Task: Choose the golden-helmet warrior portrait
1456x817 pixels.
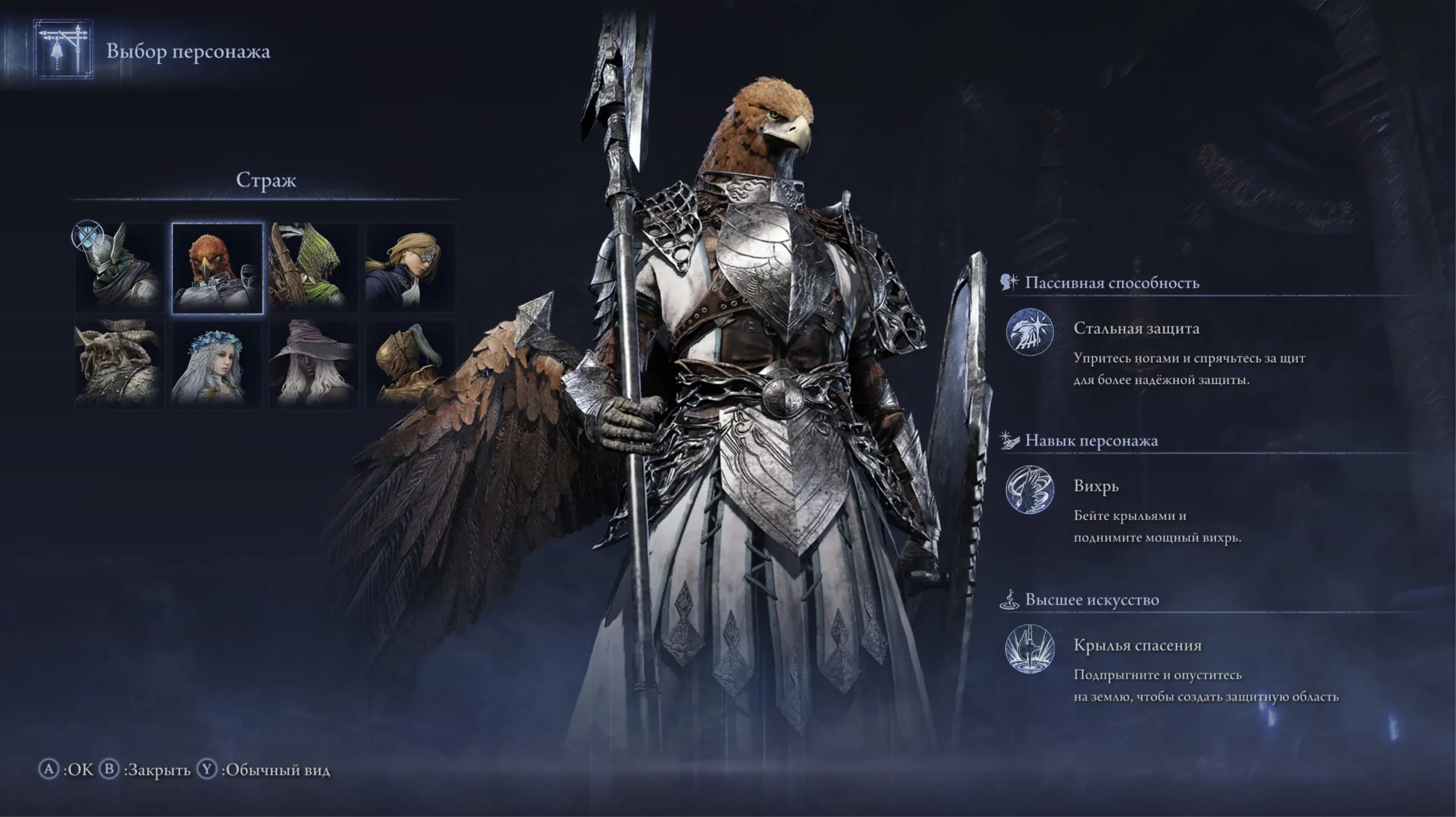Action: (x=411, y=364)
